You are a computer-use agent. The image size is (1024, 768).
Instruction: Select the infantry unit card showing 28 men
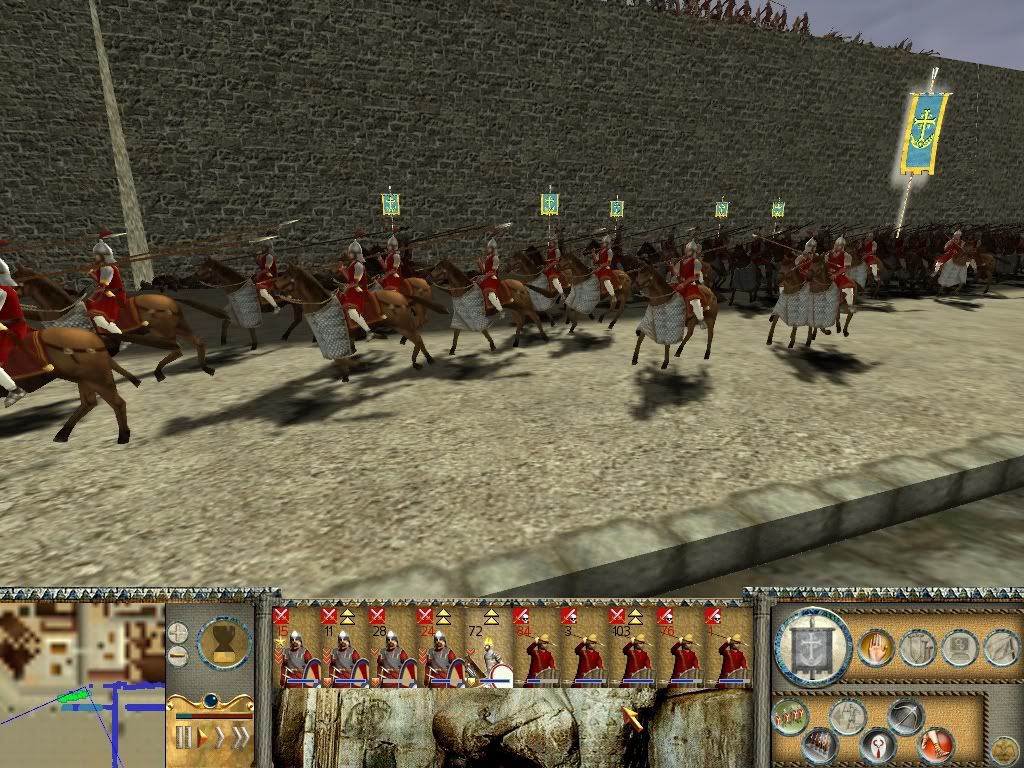point(390,647)
